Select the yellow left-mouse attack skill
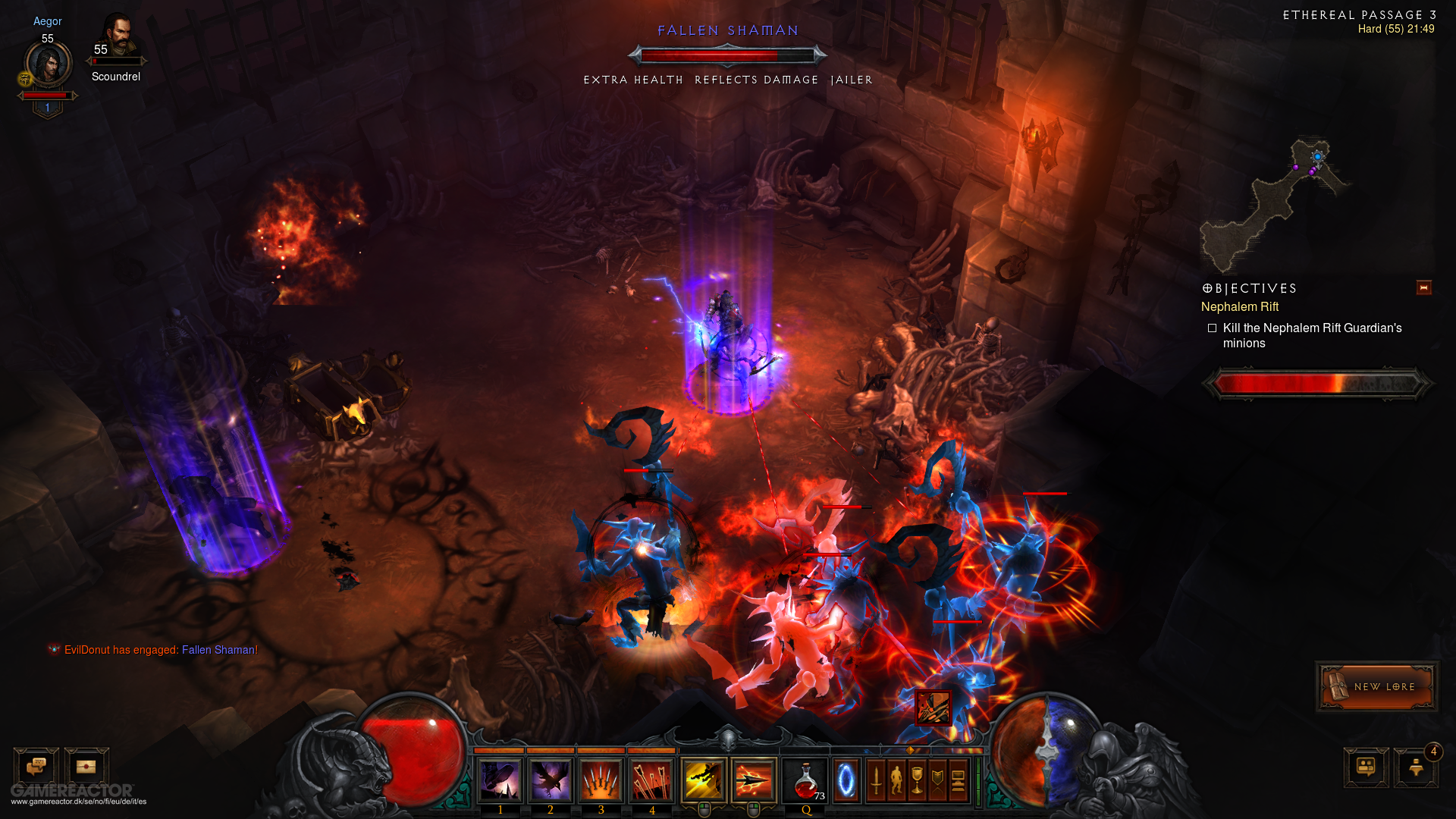 [704, 780]
